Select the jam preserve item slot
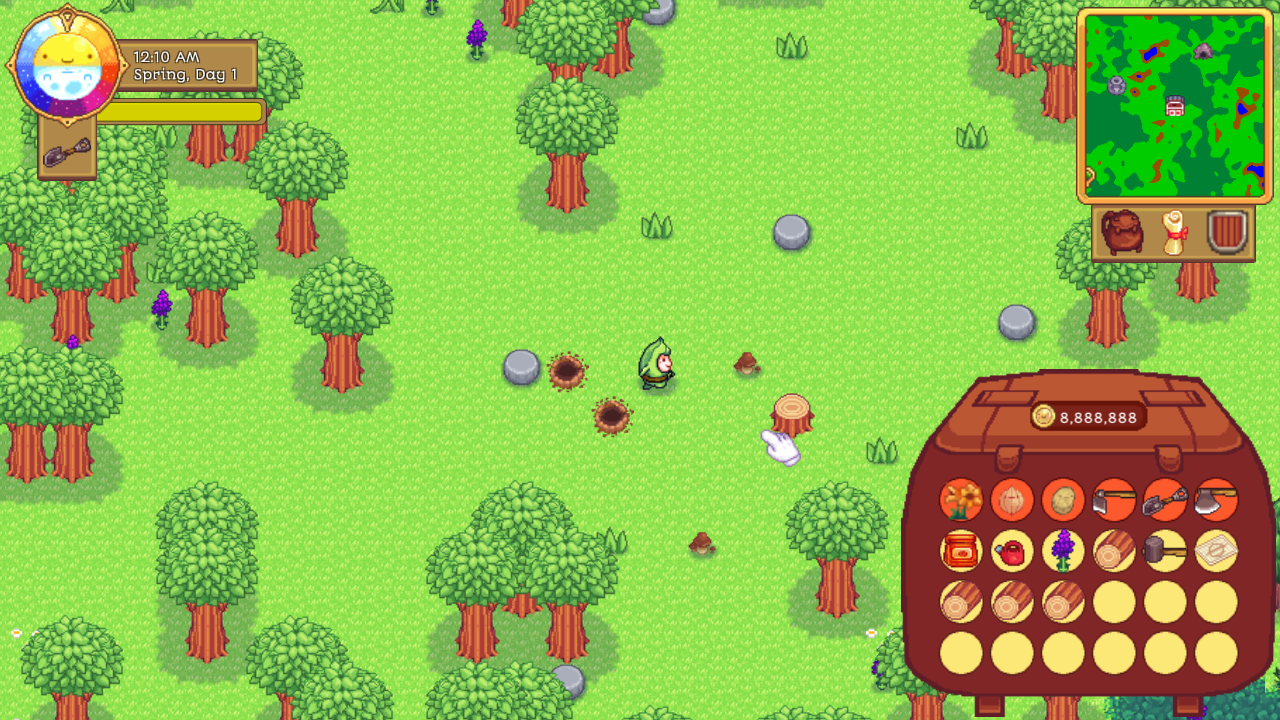This screenshot has height=720, width=1280. coord(960,551)
